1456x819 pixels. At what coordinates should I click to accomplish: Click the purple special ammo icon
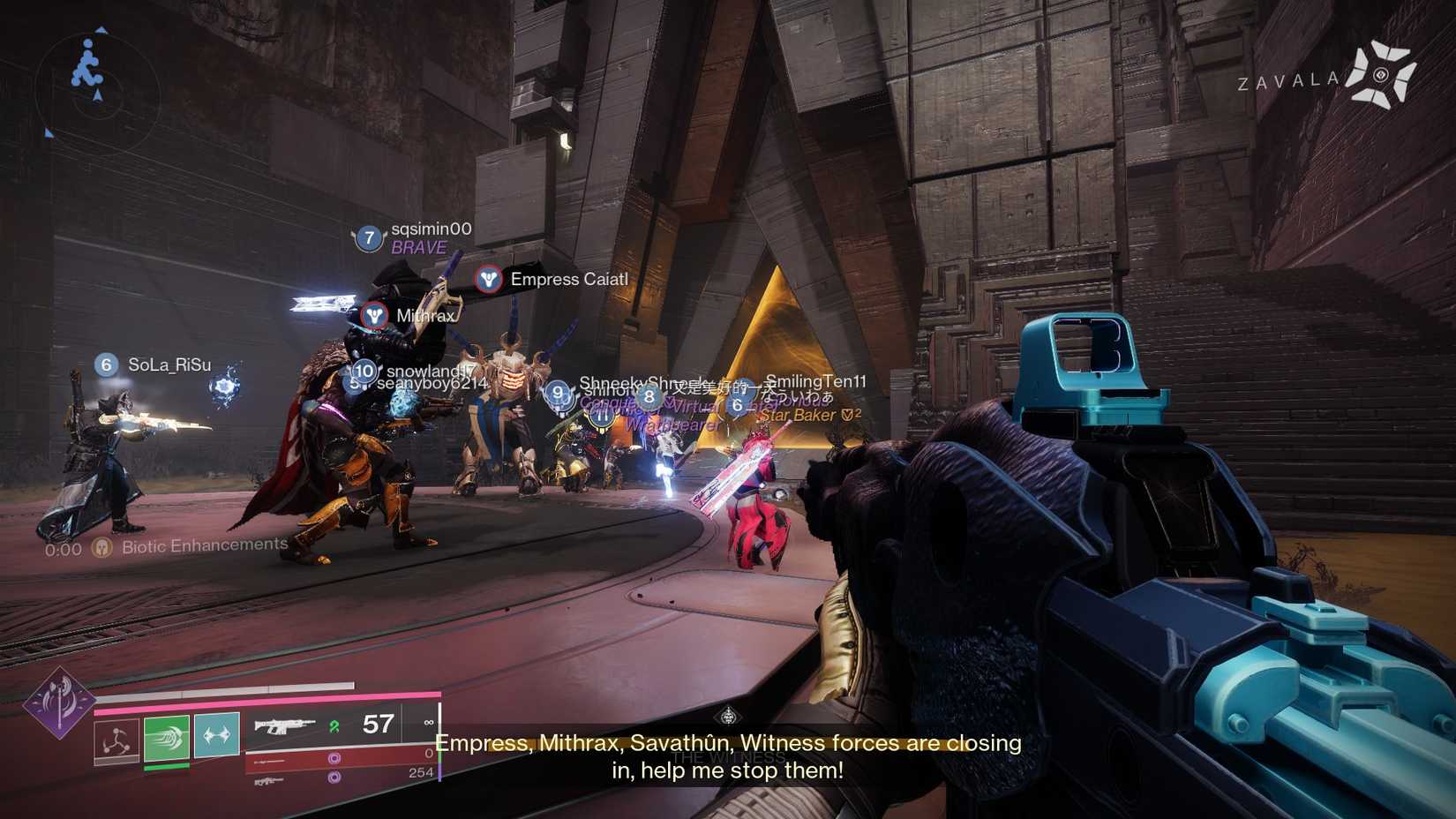(x=334, y=756)
